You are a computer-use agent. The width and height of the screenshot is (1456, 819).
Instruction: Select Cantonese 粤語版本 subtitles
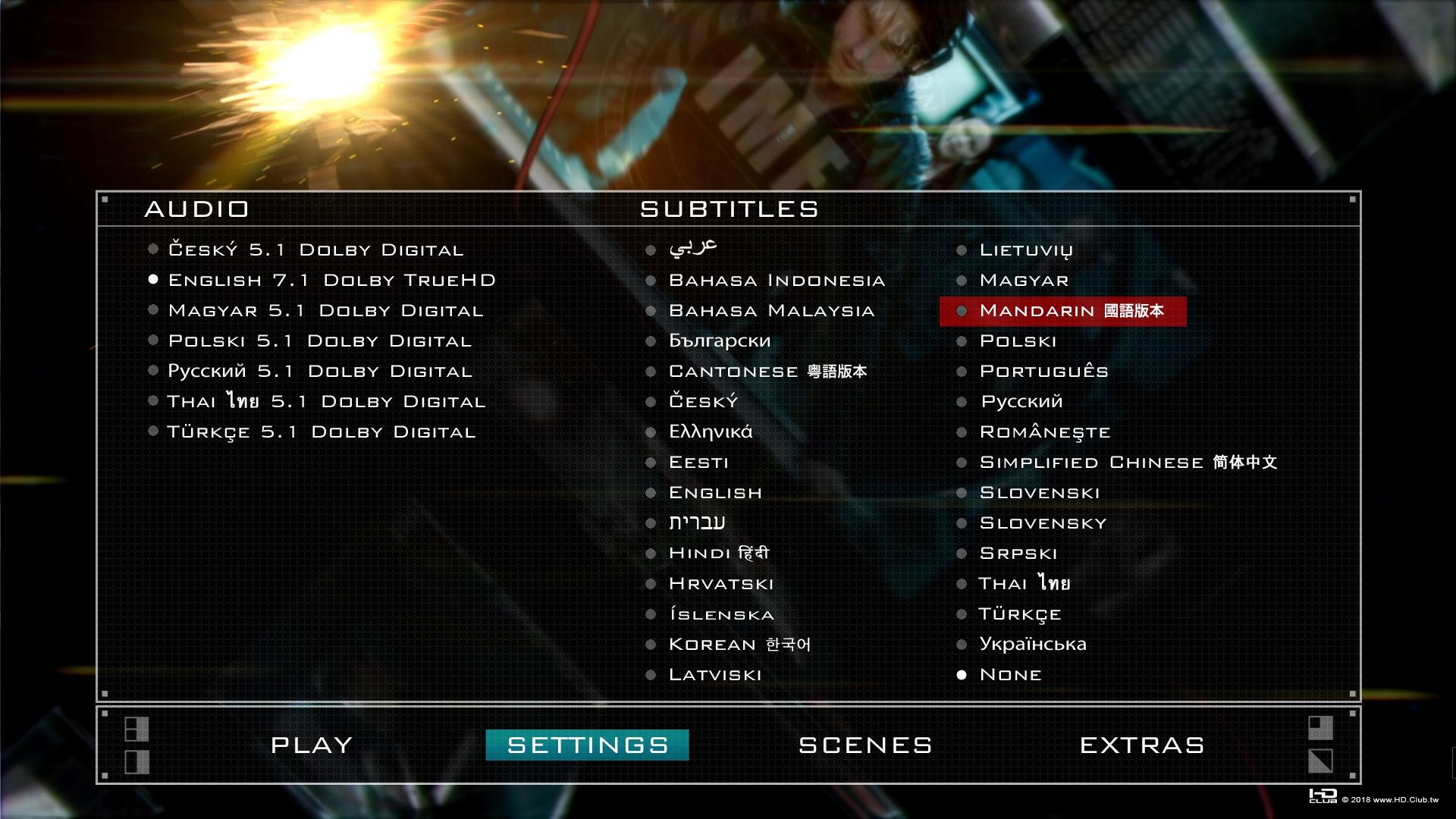770,371
